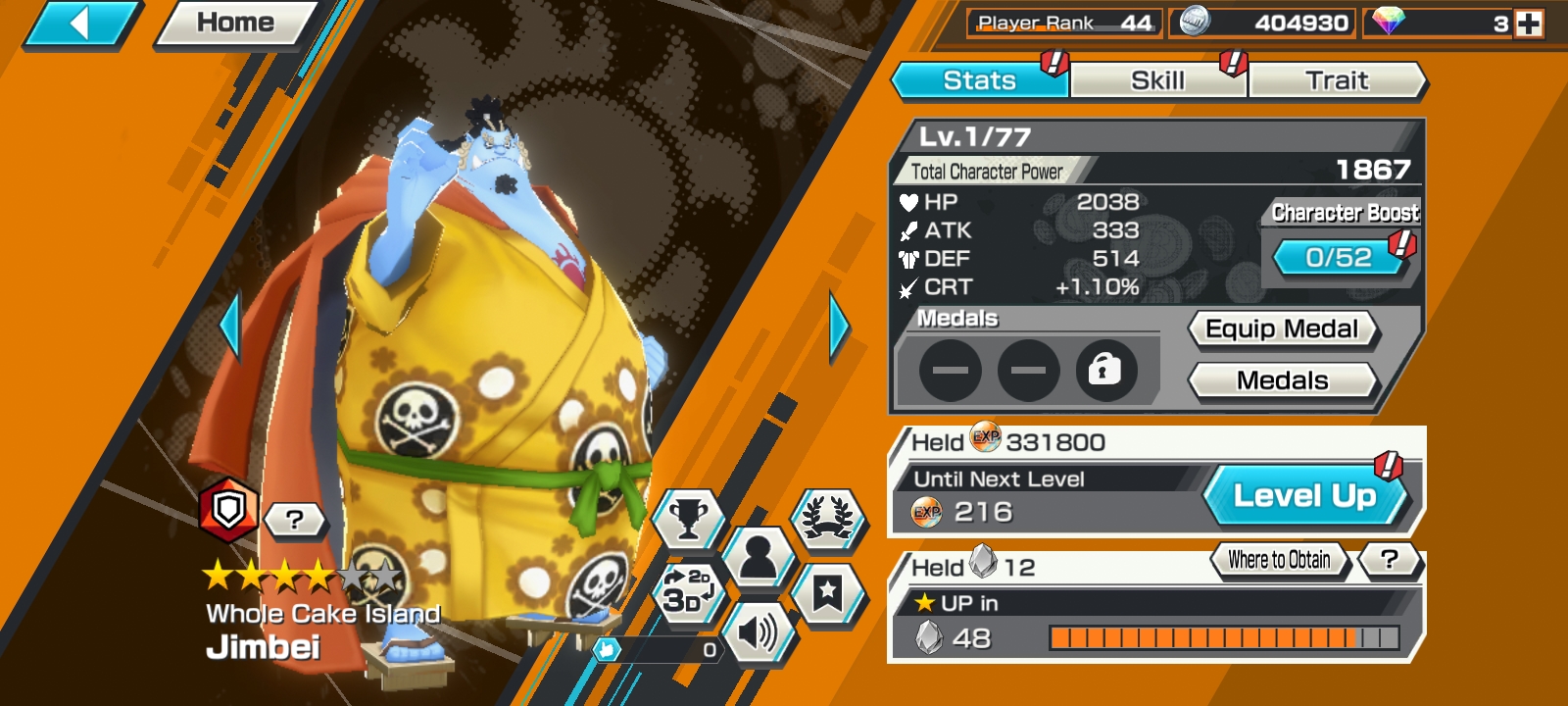Add more rainbow diamonds with plus
1568x706 pixels.
pyautogui.click(x=1529, y=24)
